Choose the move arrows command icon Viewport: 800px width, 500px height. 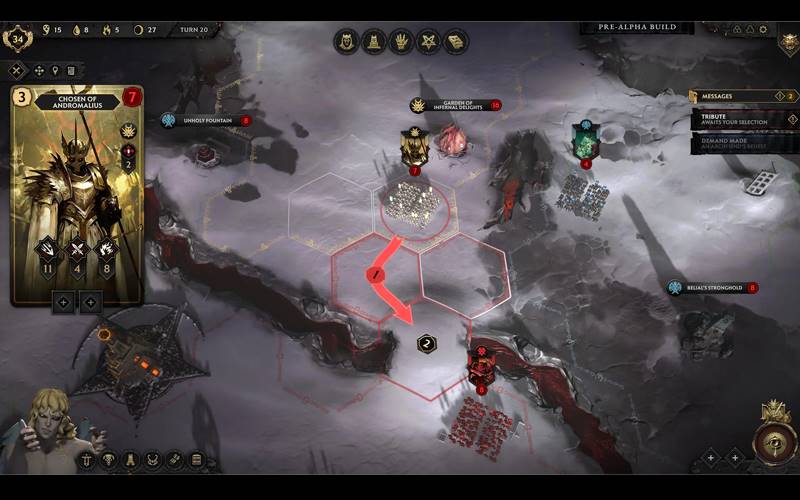pyautogui.click(x=40, y=71)
